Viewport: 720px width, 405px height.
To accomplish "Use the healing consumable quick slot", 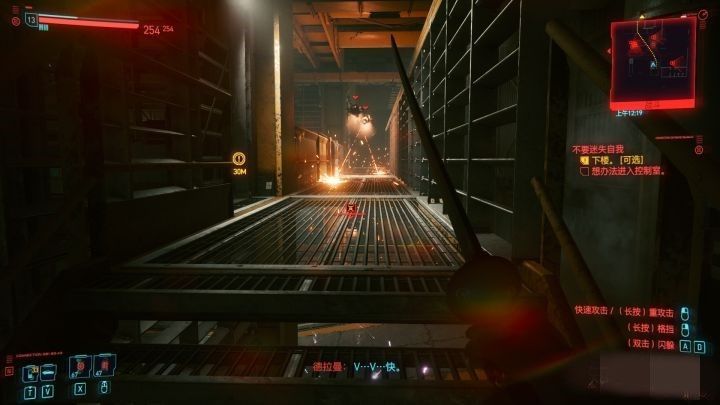I will pos(78,370).
